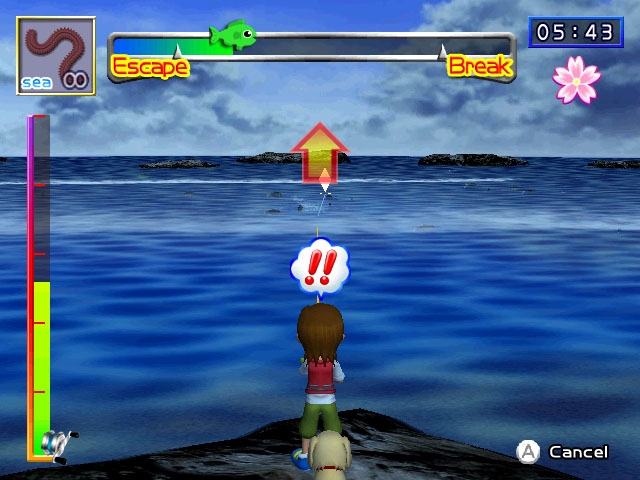Select the sea worm bait icon
This screenshot has height=480, width=640.
pos(56,56)
